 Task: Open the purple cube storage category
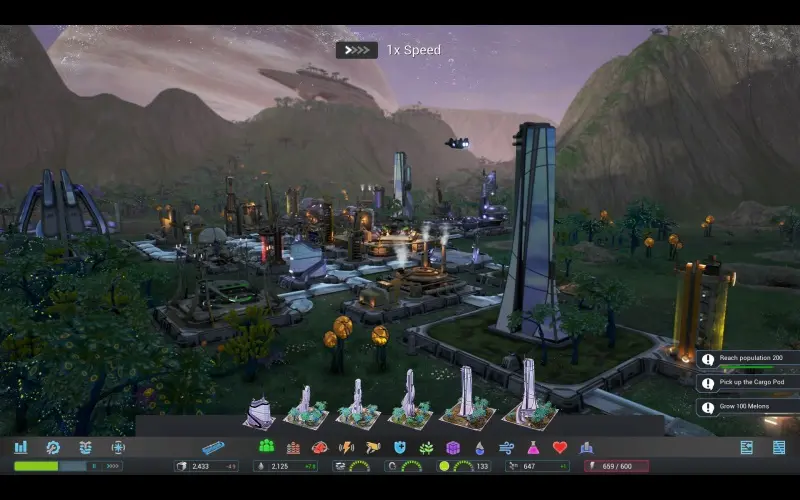[x=453, y=447]
